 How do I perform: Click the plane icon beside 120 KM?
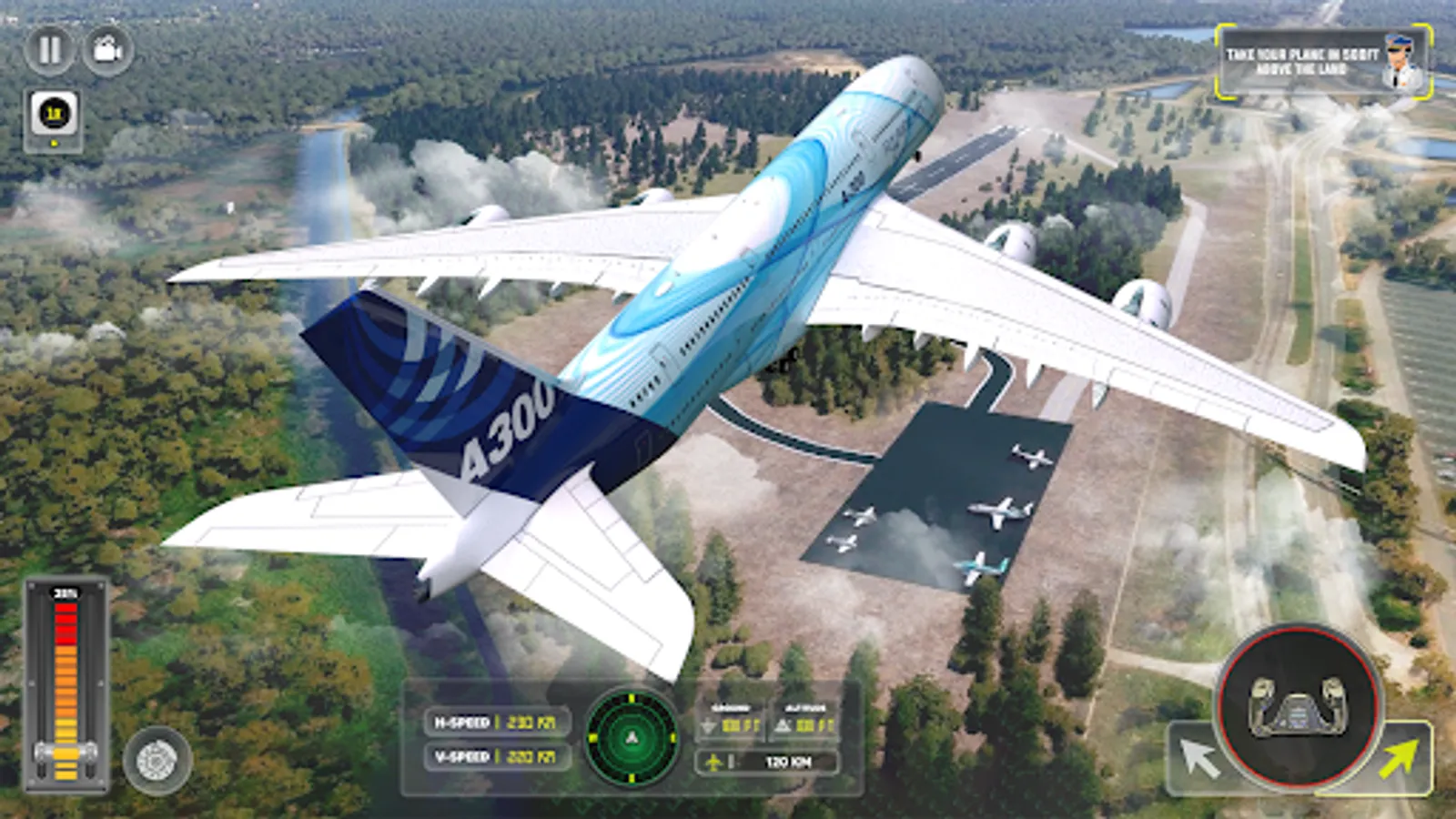pos(715,763)
